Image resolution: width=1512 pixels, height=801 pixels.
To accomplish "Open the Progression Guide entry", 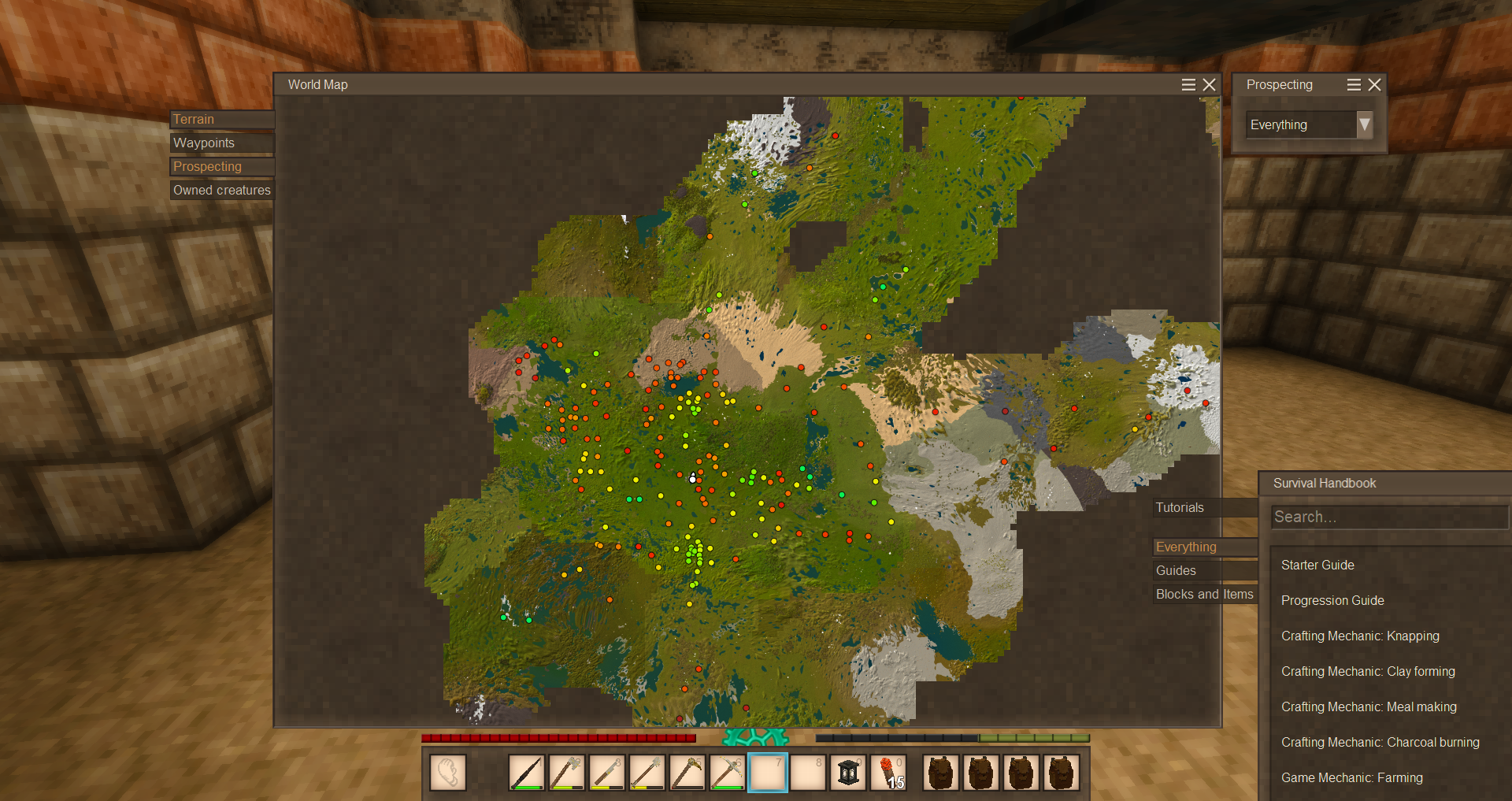I will (x=1332, y=601).
